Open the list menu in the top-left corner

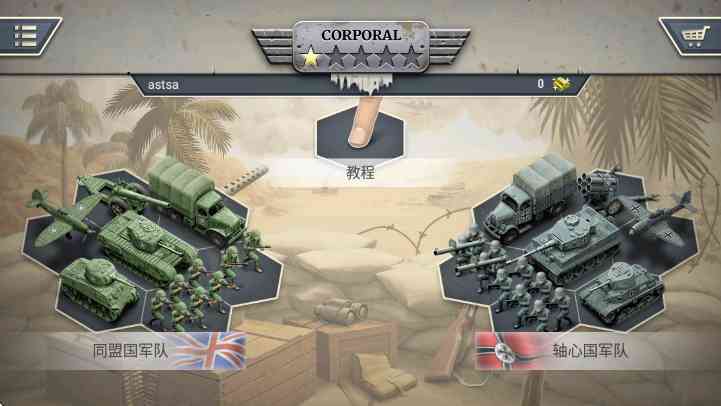point(26,36)
